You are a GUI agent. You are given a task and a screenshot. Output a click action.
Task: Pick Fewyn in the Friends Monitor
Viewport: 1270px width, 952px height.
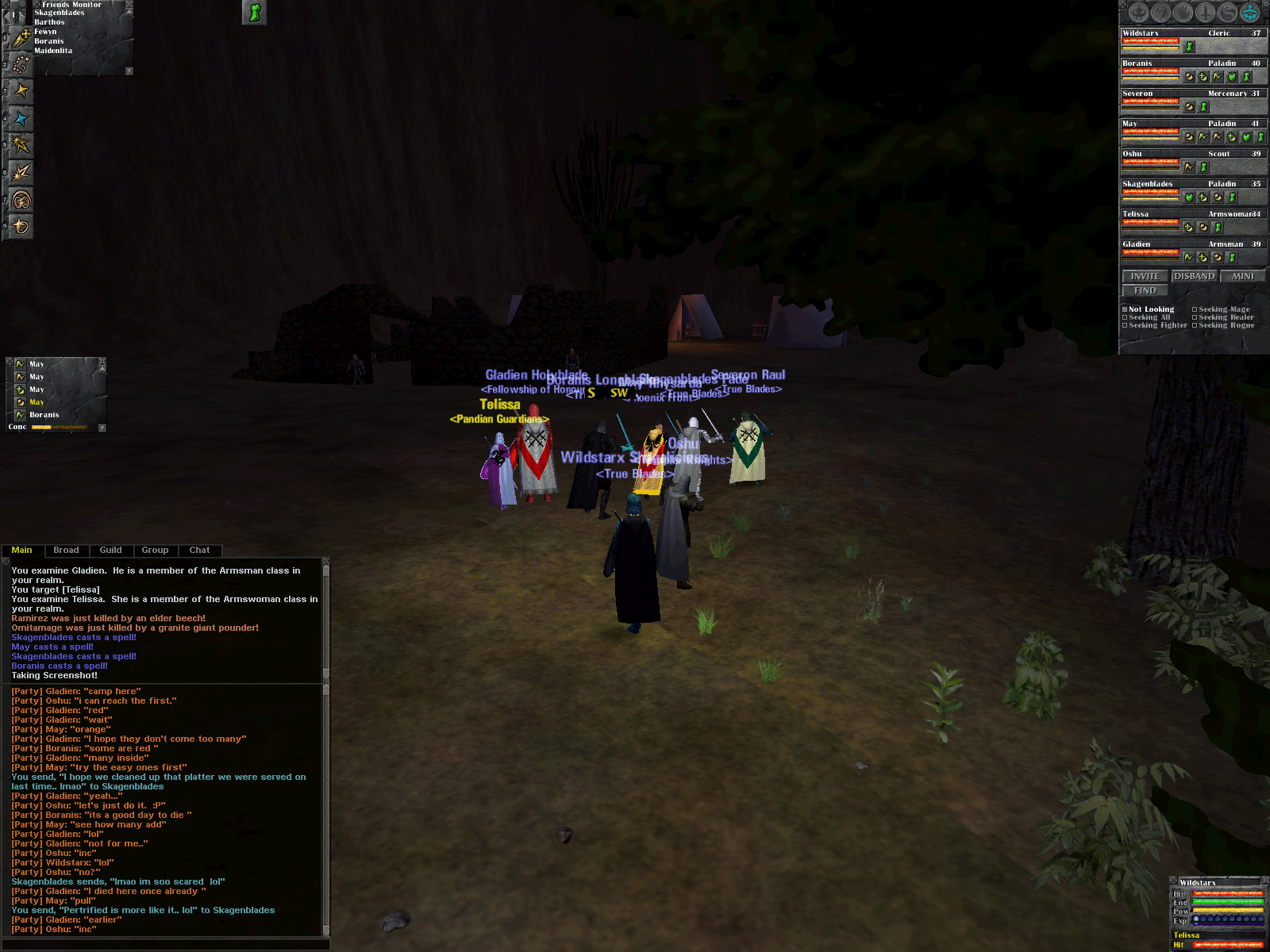click(45, 32)
